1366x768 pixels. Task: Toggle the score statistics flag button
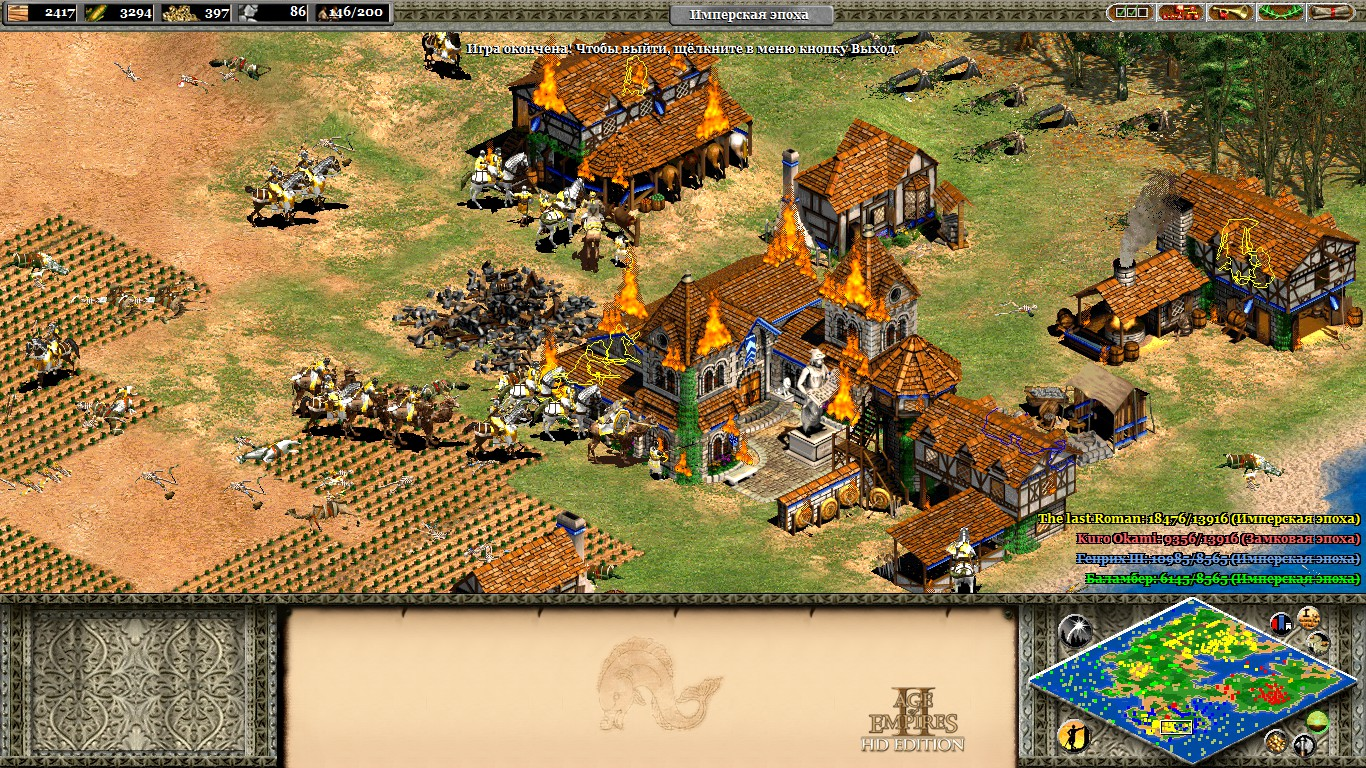click(1281, 623)
